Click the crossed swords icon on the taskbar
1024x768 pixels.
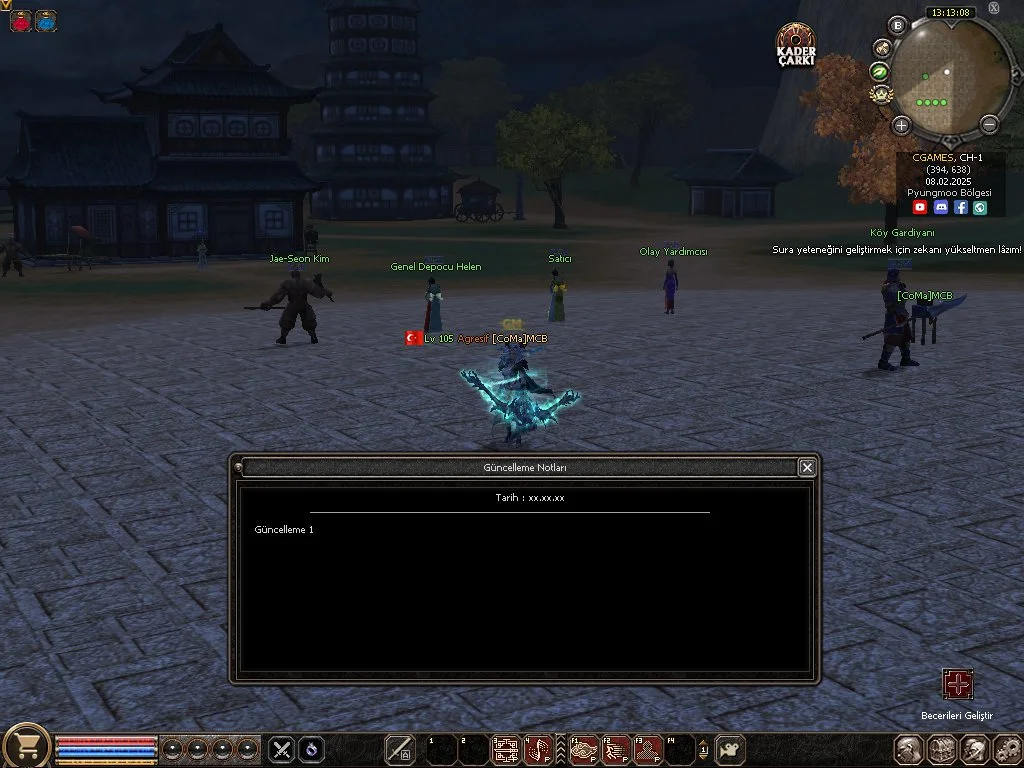point(282,748)
